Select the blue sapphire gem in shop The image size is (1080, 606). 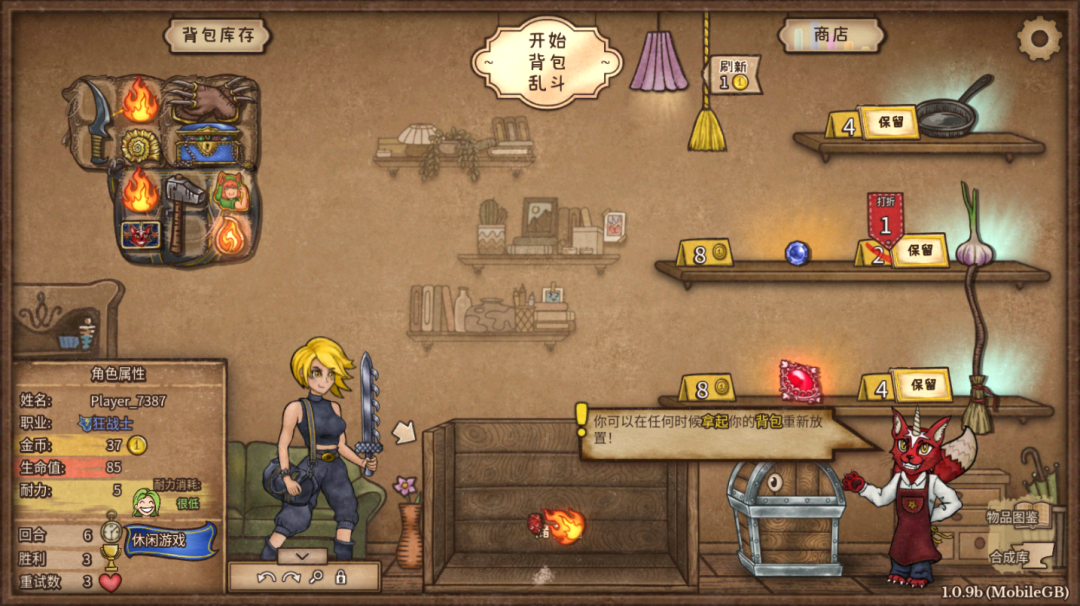(x=797, y=253)
